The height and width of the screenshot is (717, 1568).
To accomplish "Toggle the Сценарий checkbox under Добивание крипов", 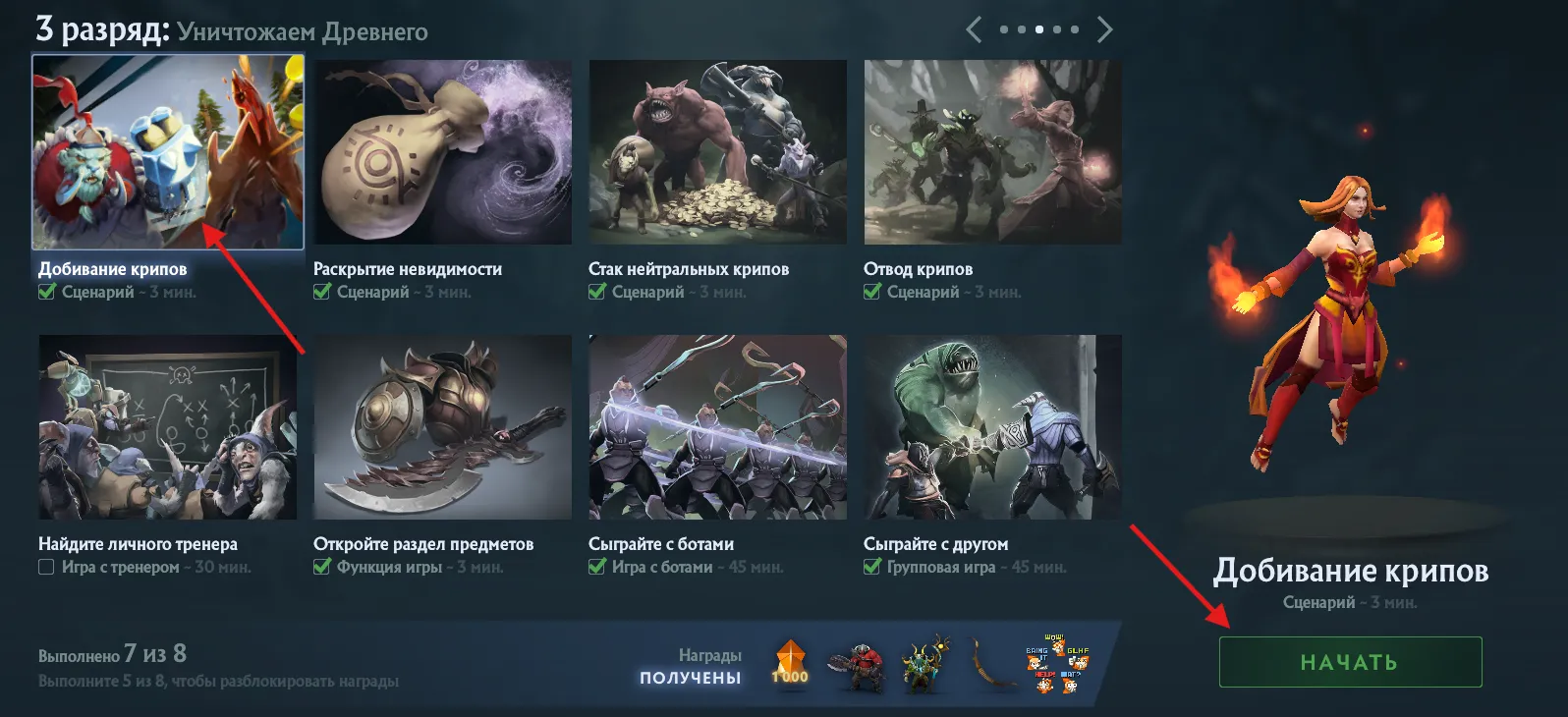I will [x=48, y=291].
